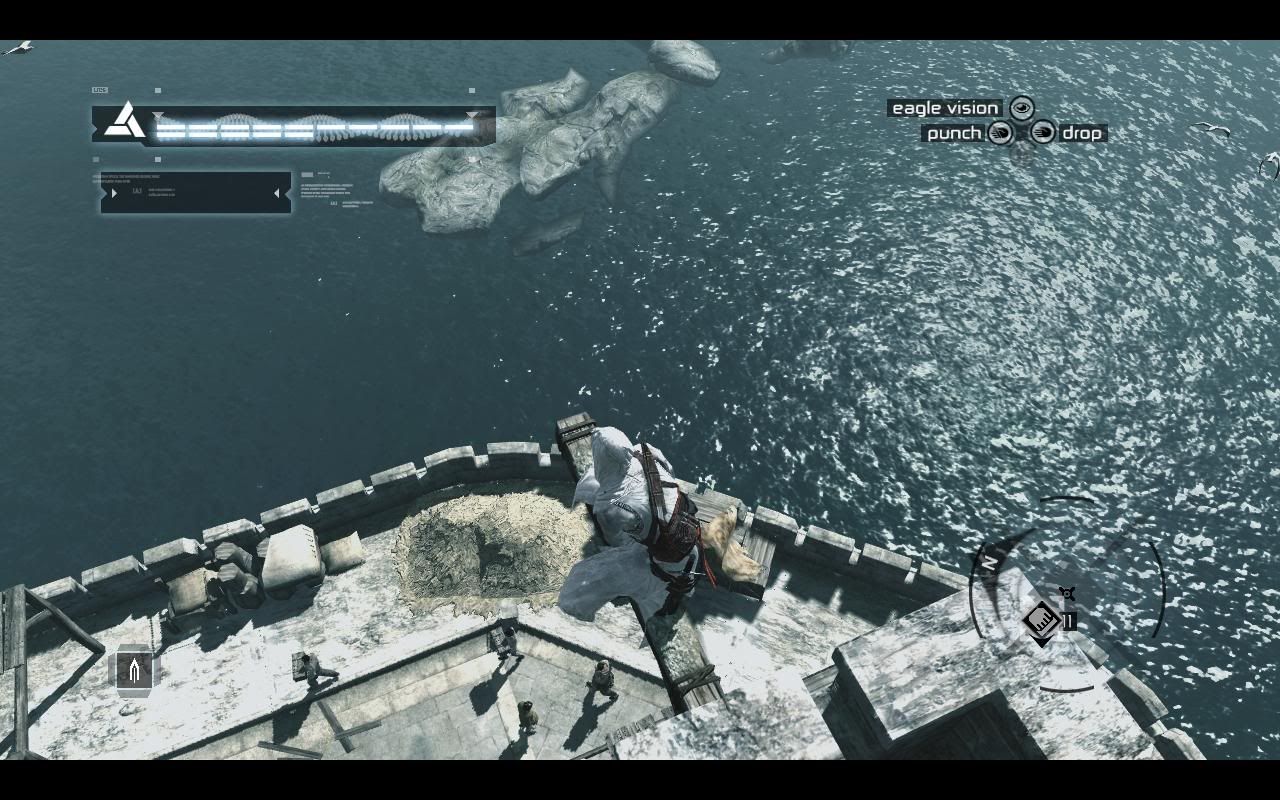
Task: Select the hidden blade weapon icon
Action: coord(134,669)
